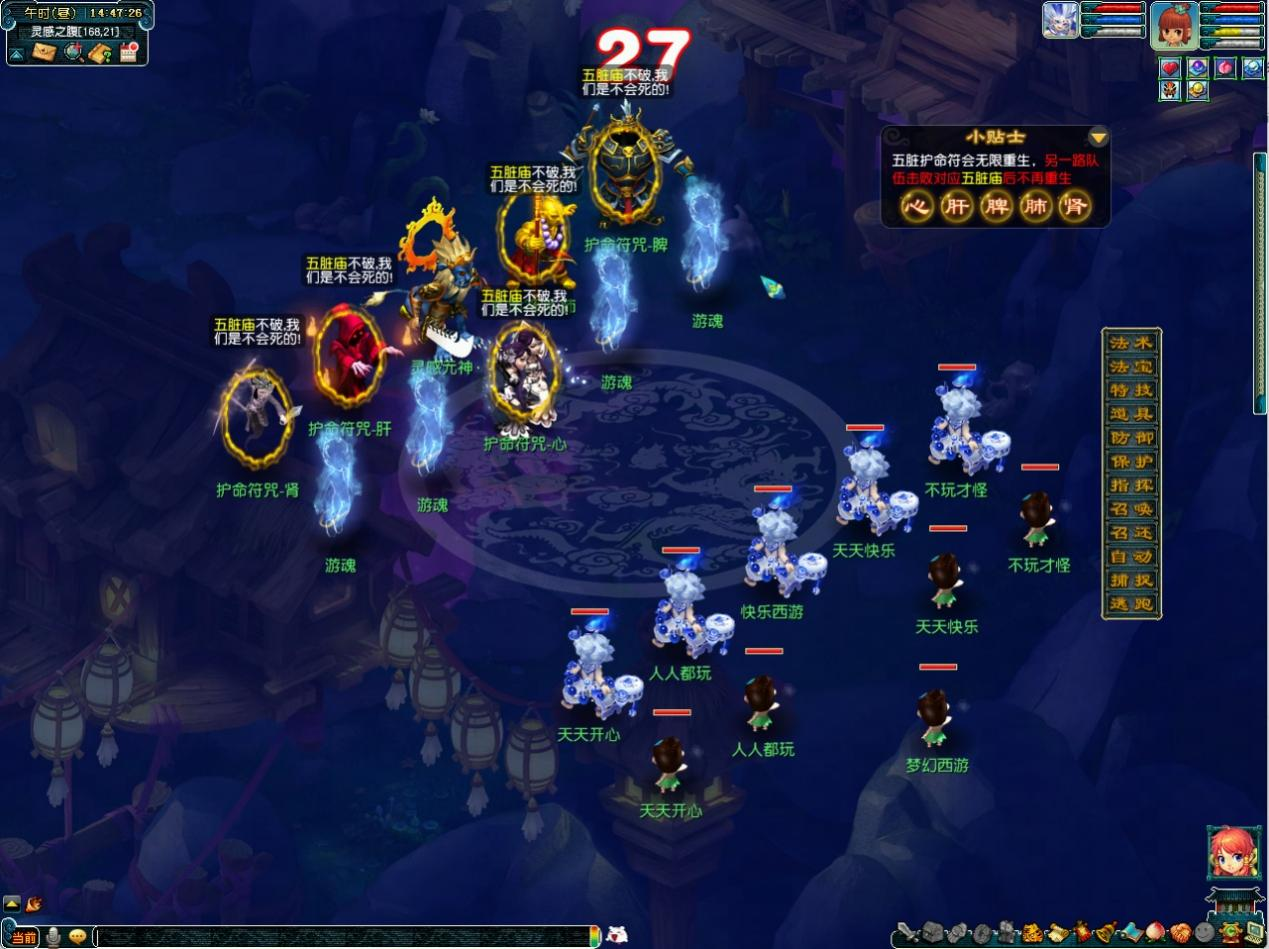Image resolution: width=1269 pixels, height=949 pixels.
Task: Choose the 召唤 summon command
Action: 1132,509
